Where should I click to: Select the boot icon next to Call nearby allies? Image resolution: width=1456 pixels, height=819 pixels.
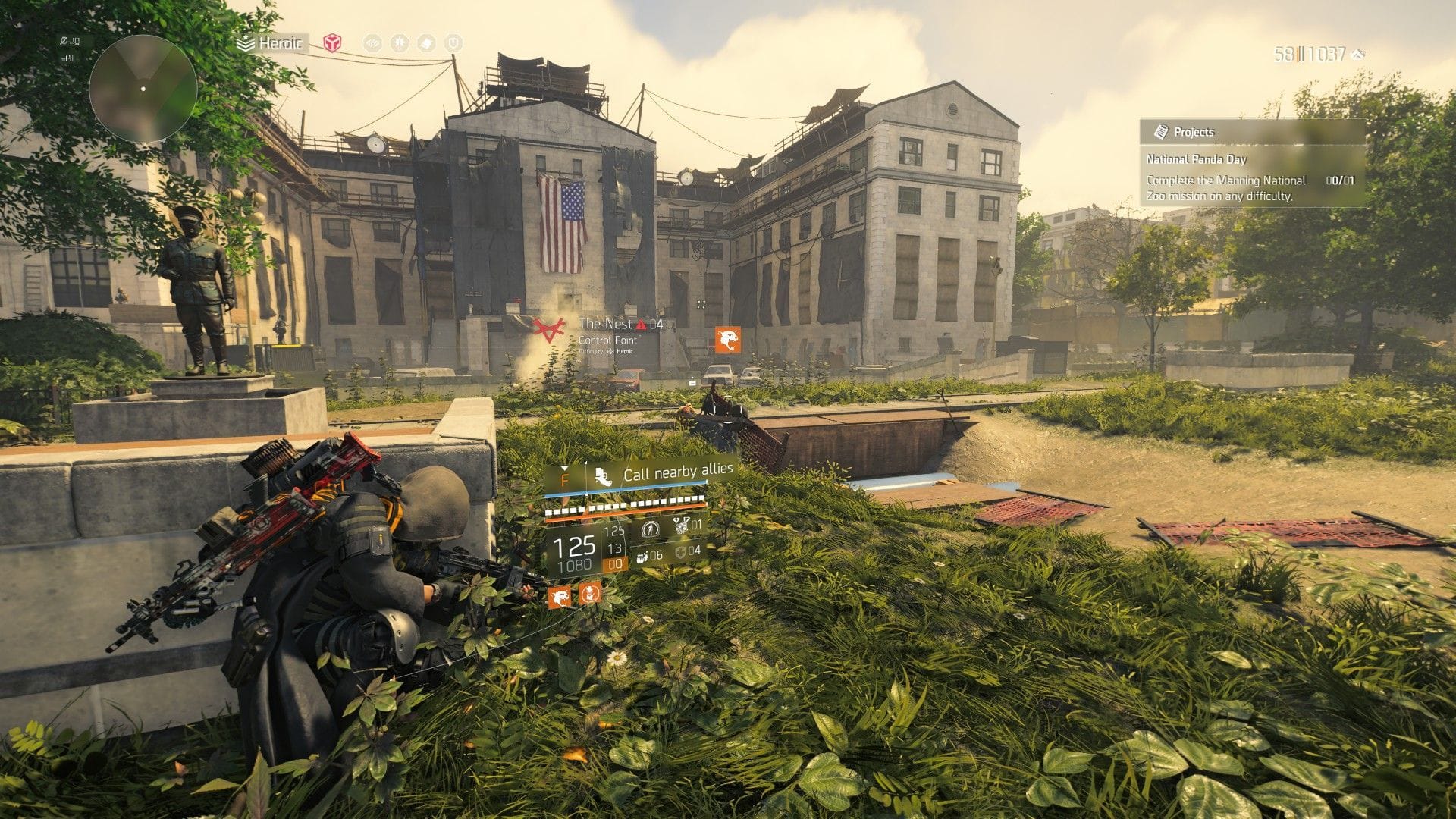pos(604,476)
